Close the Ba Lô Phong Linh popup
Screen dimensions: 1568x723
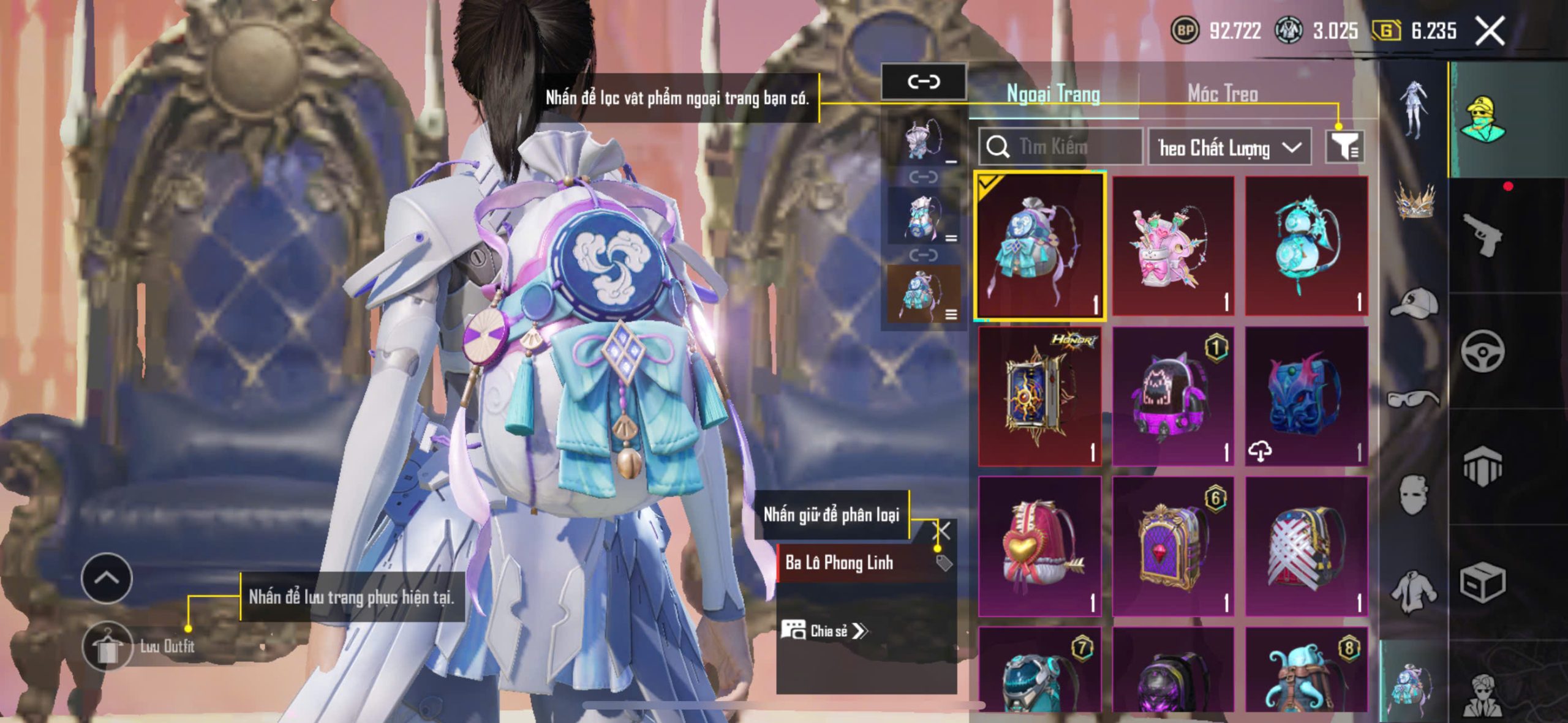(x=942, y=531)
